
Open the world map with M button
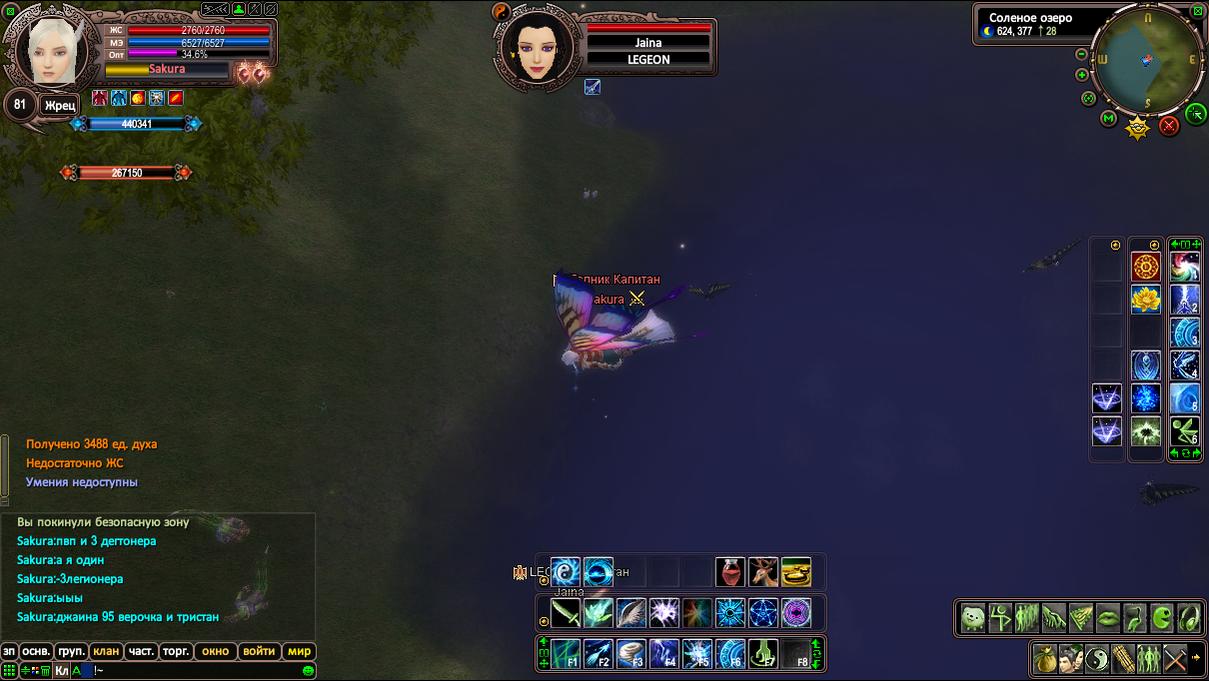(1109, 119)
